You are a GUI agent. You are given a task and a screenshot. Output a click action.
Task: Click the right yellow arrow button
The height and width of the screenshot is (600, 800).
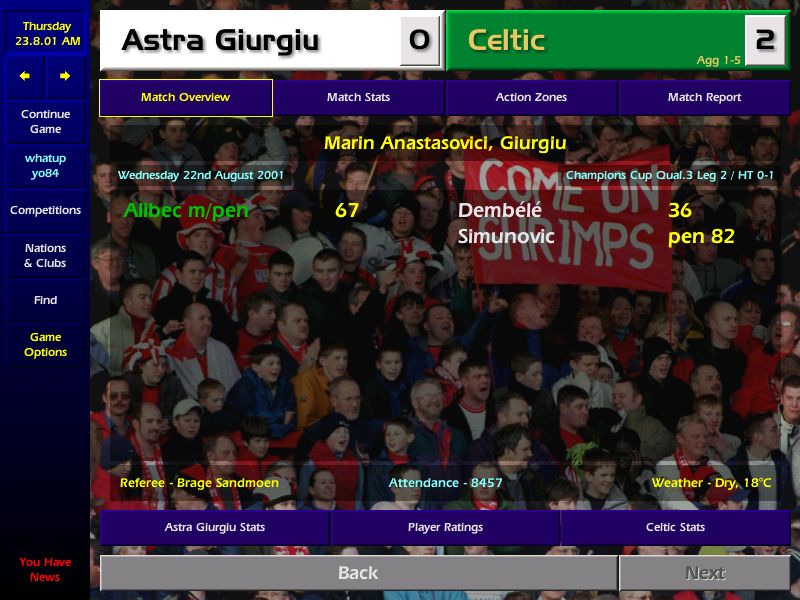click(x=65, y=76)
